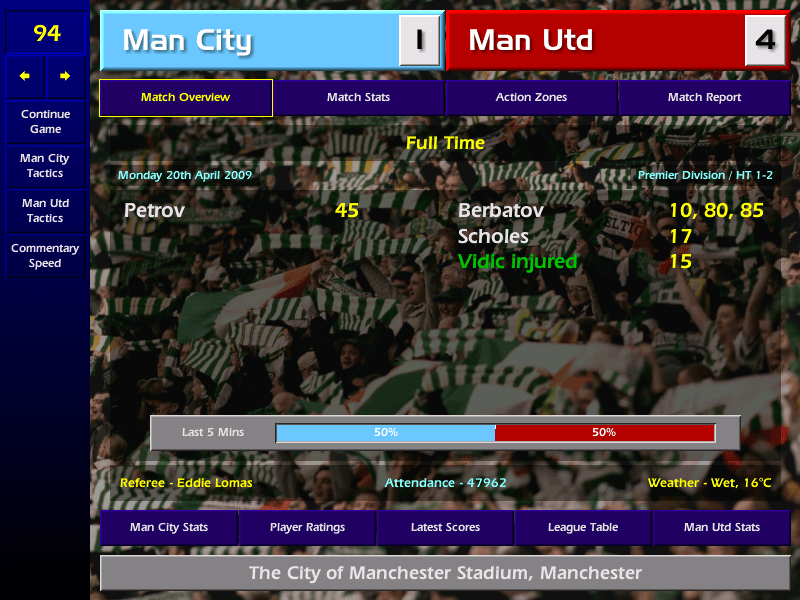Open the Action Zones tab
This screenshot has width=800, height=600.
[531, 98]
